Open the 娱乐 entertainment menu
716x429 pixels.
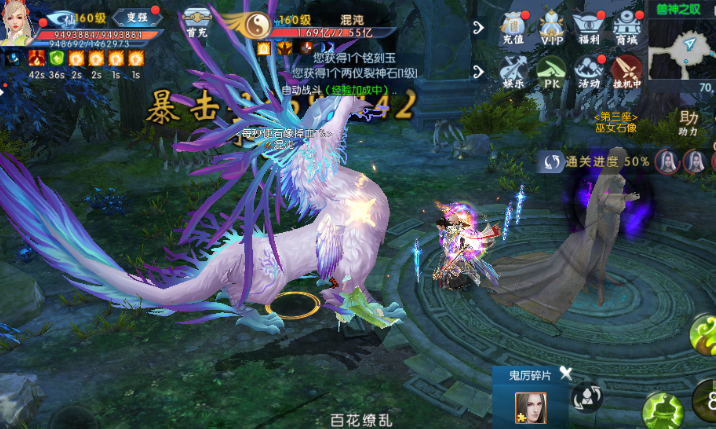(x=514, y=72)
